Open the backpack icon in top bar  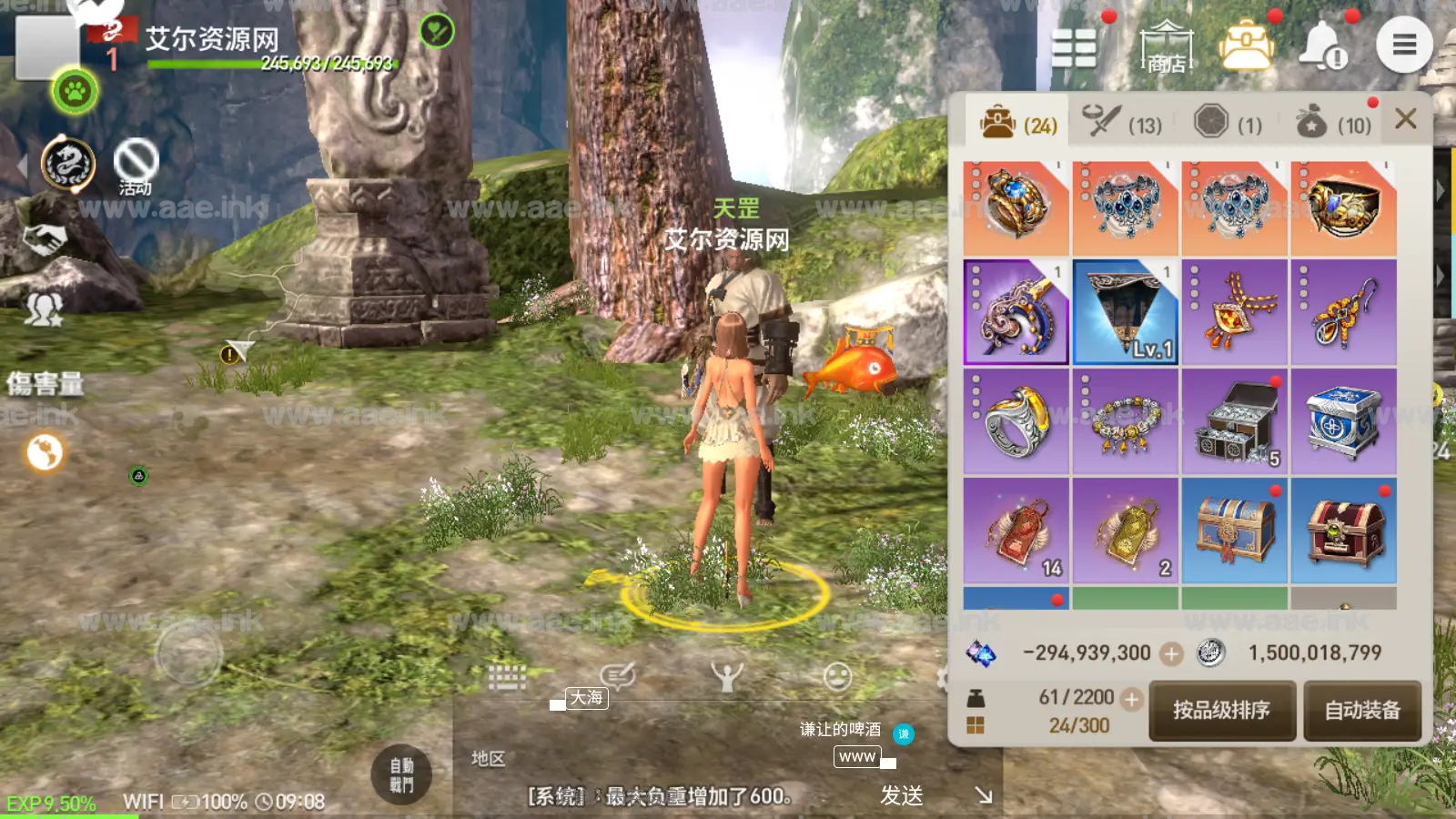pos(1245,45)
